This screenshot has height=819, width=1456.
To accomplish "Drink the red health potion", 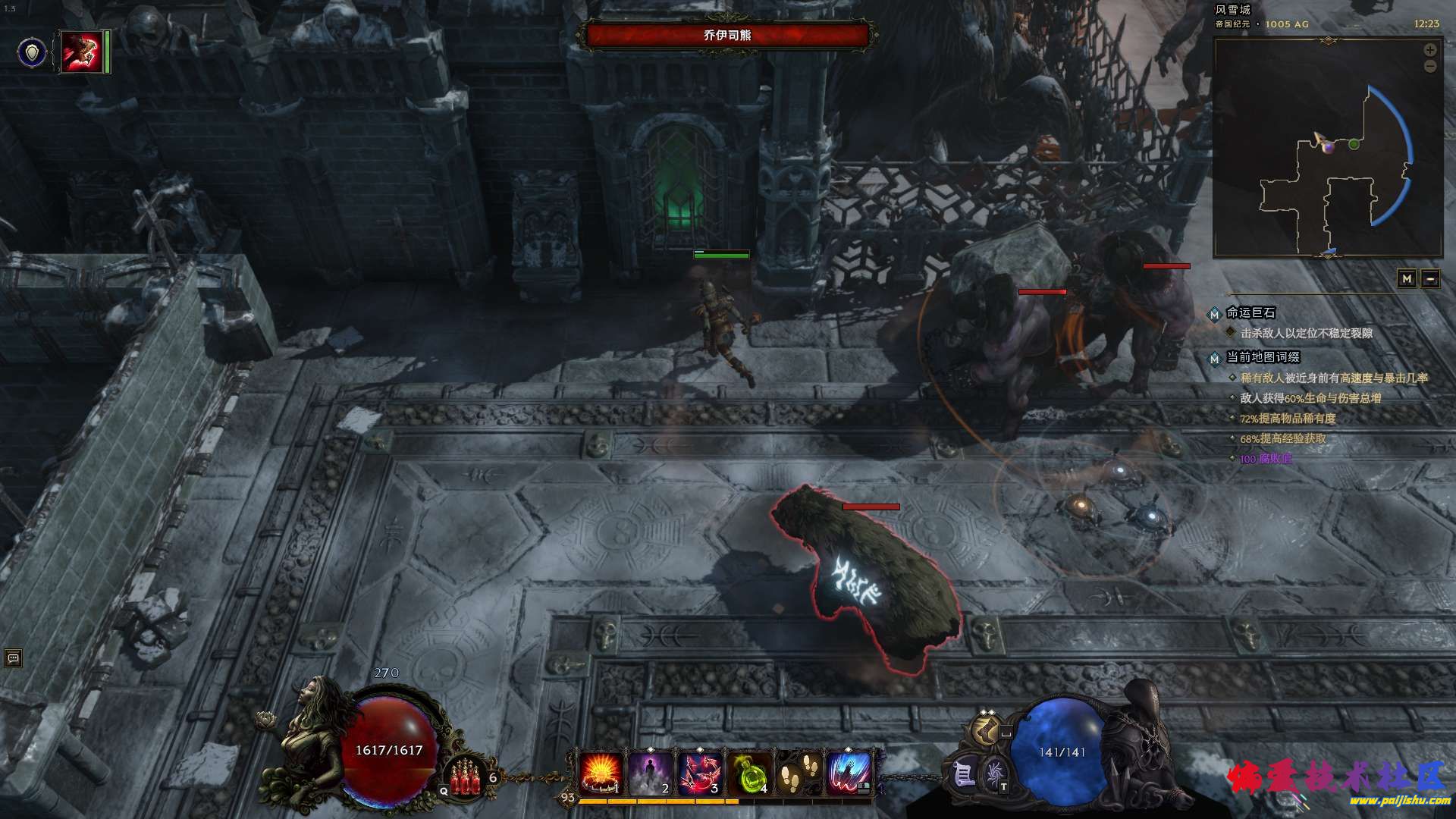I will click(466, 779).
